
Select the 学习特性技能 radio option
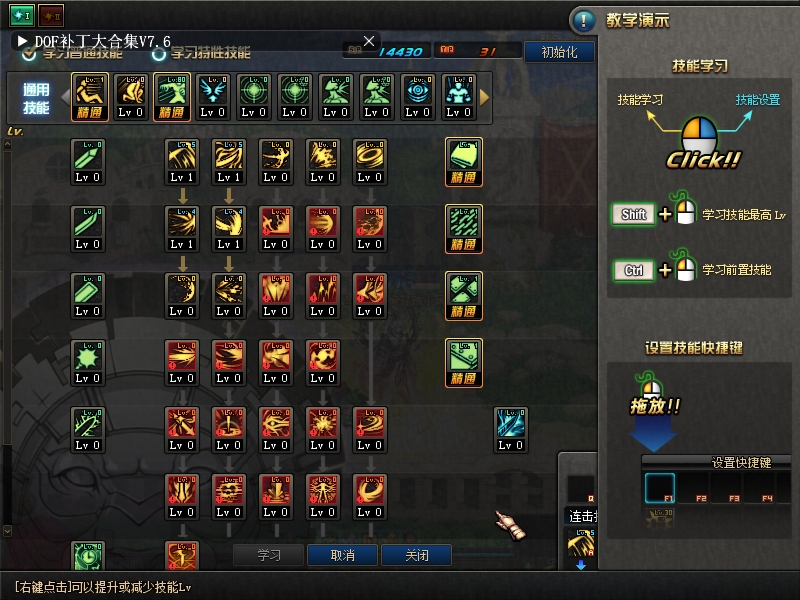(158, 53)
